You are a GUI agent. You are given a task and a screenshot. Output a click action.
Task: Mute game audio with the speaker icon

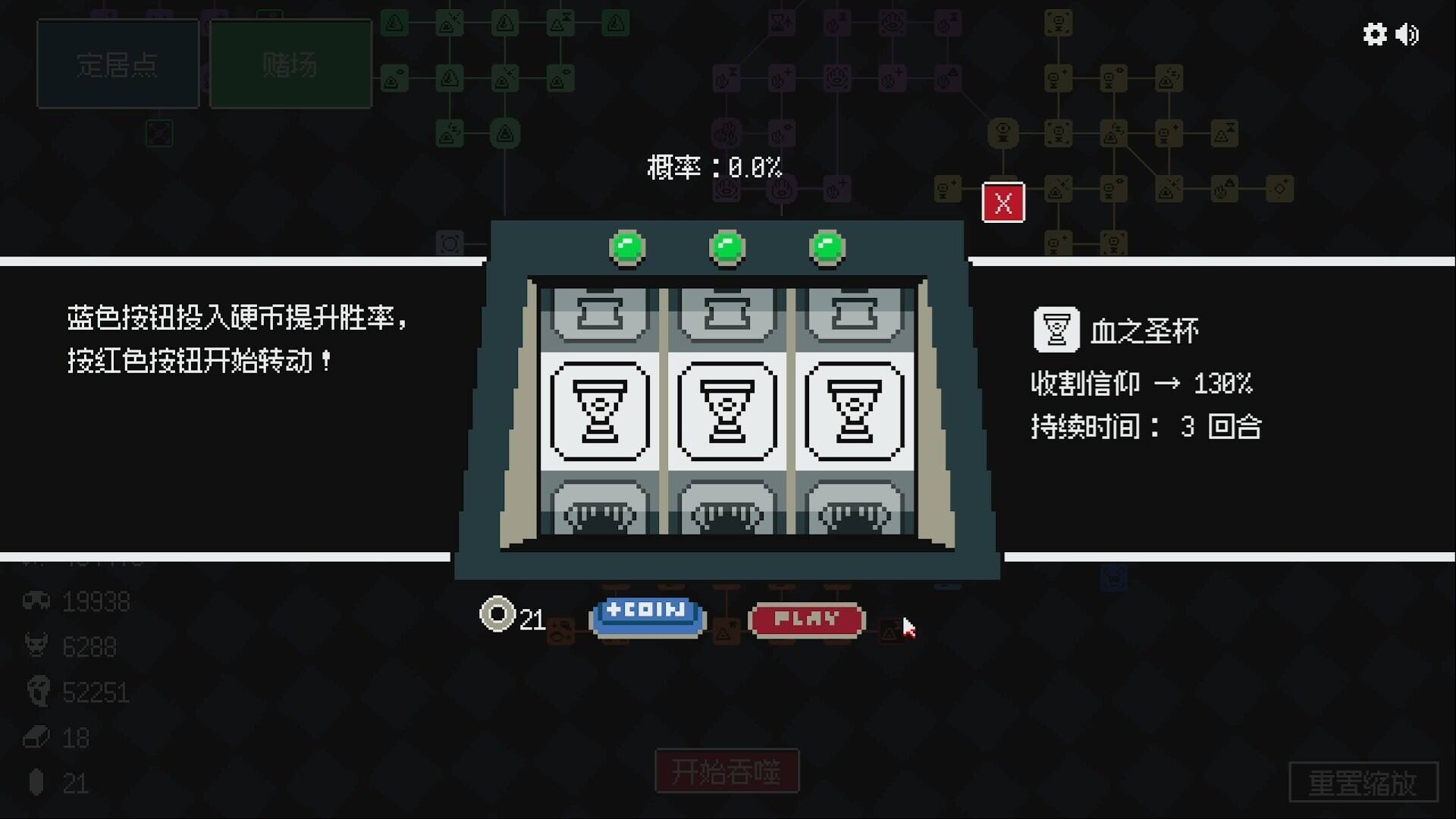tap(1408, 35)
